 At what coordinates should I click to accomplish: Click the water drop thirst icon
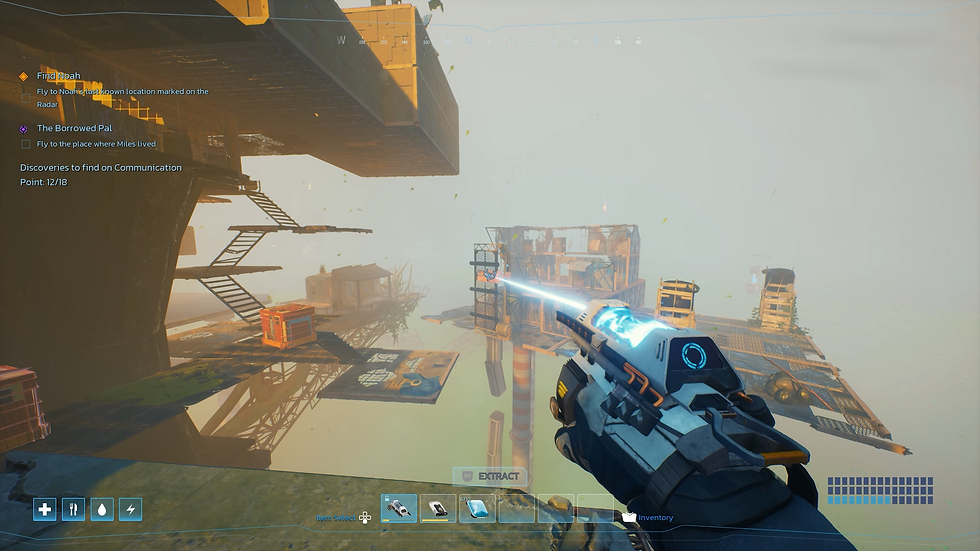click(x=102, y=509)
